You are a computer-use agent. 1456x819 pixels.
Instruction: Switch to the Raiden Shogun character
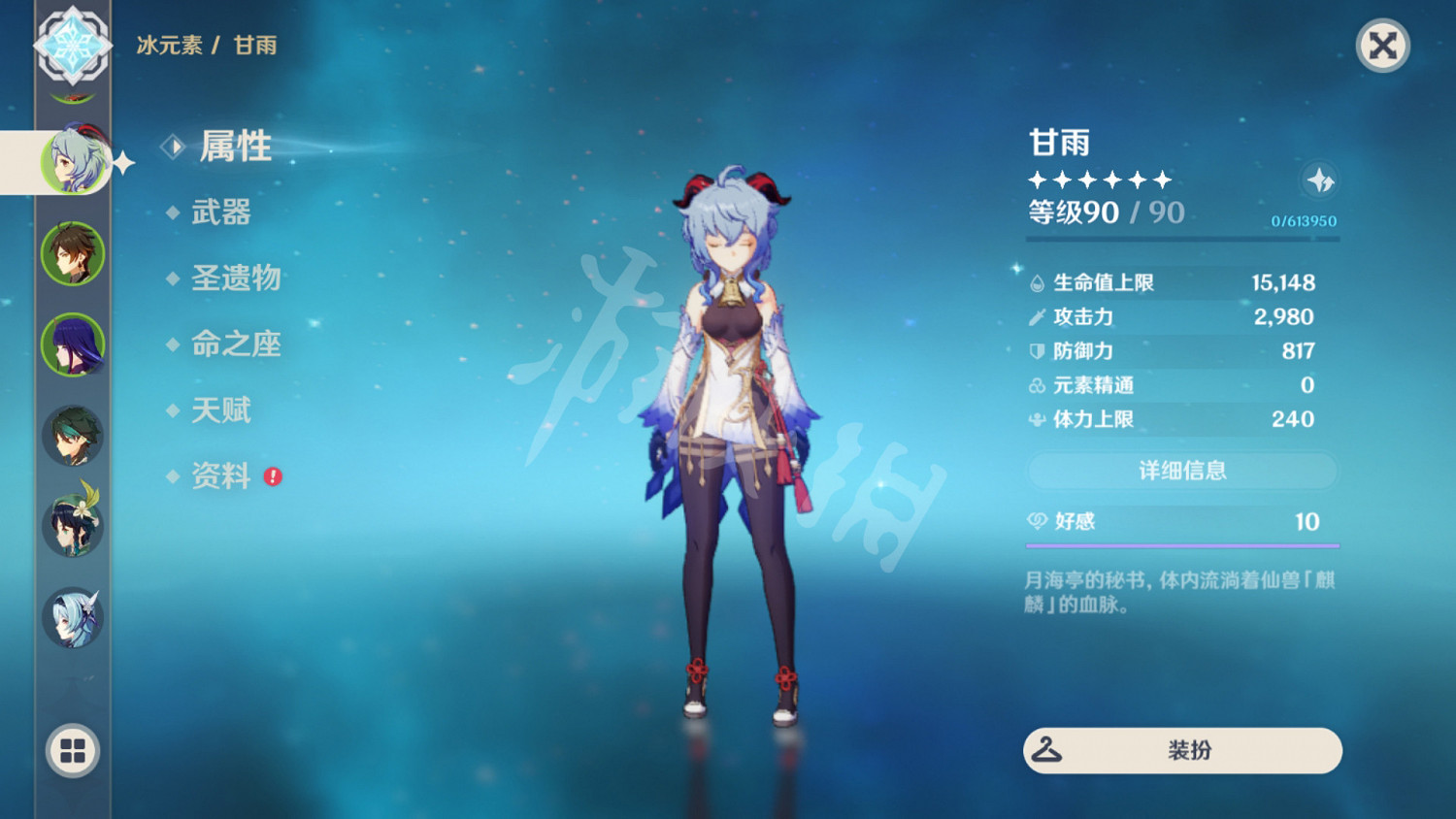(x=73, y=345)
